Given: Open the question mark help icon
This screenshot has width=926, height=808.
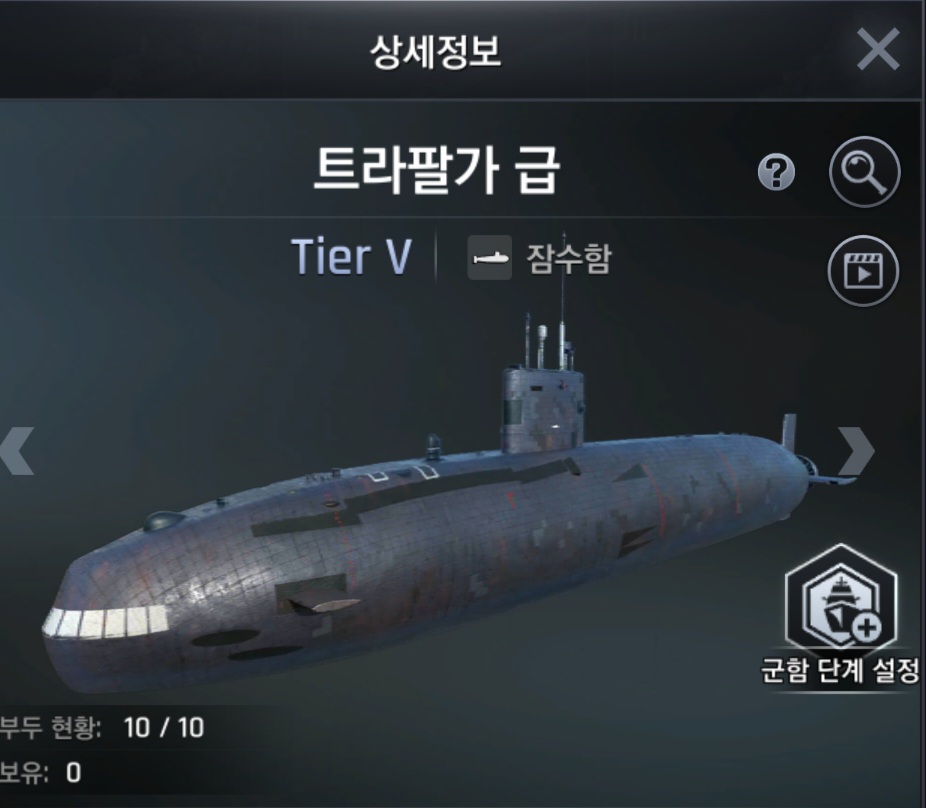Looking at the screenshot, I should 776,175.
